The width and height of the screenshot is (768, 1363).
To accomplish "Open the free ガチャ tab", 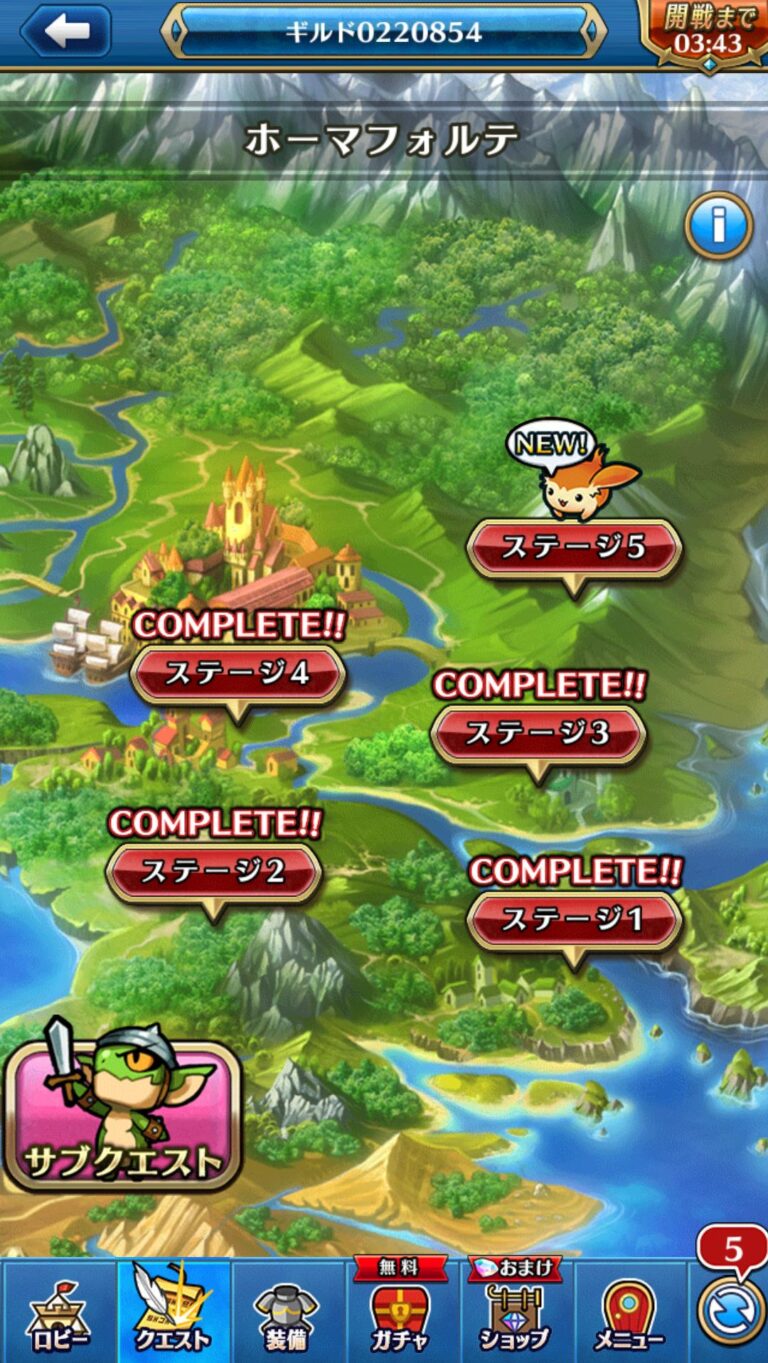I will (399, 1312).
